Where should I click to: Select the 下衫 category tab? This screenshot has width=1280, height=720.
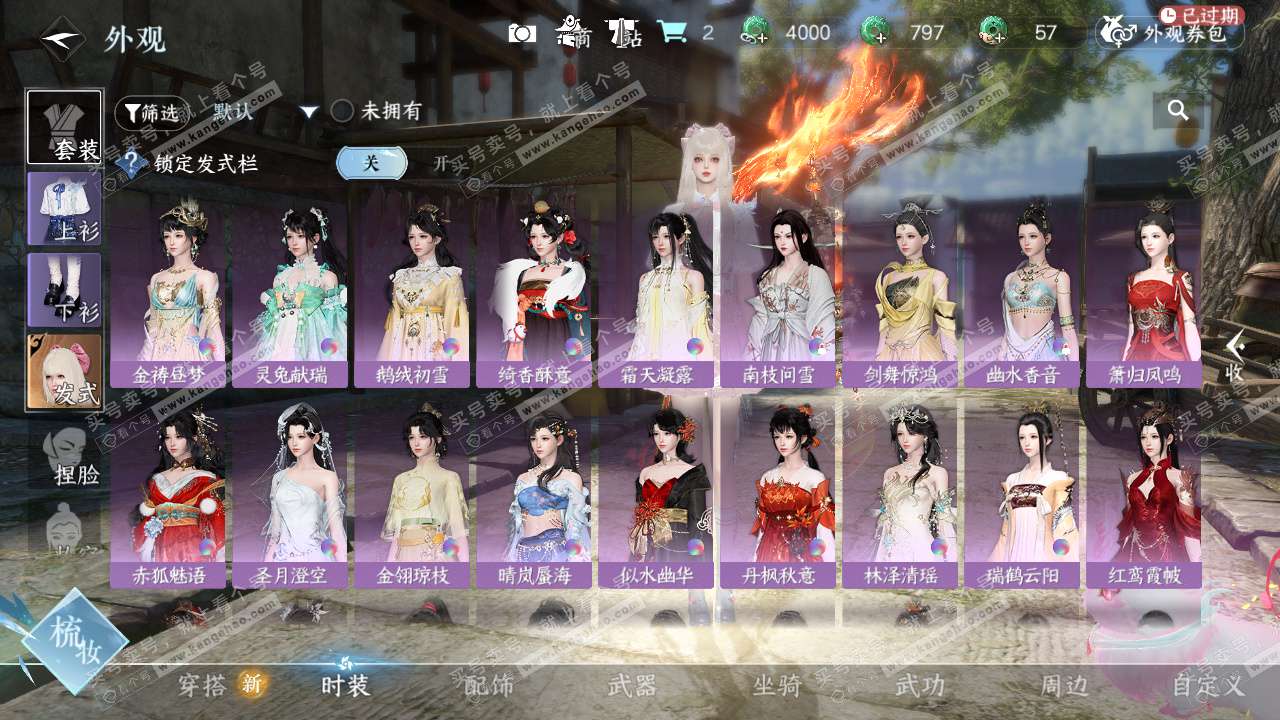65,289
